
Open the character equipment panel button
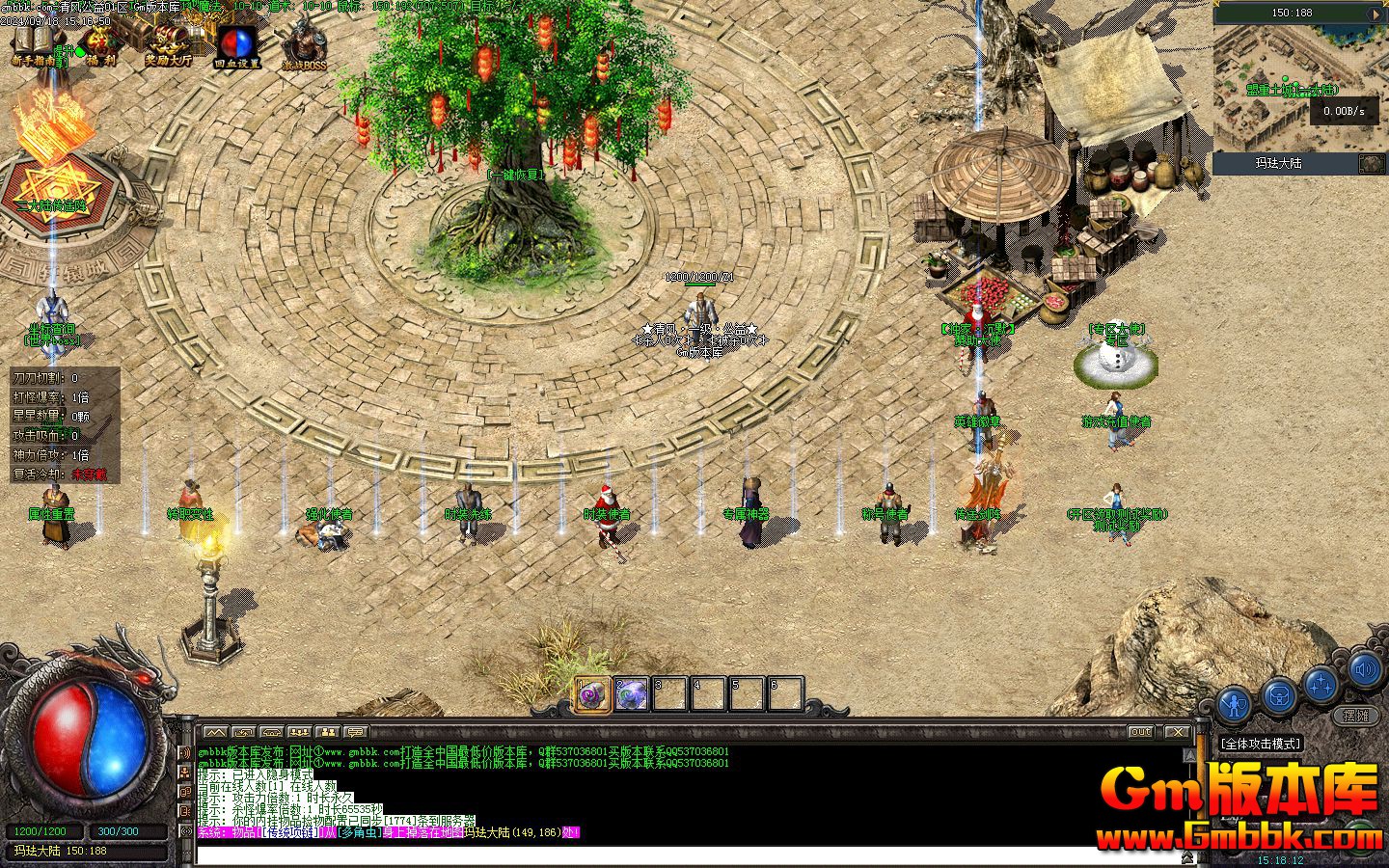click(x=1235, y=703)
